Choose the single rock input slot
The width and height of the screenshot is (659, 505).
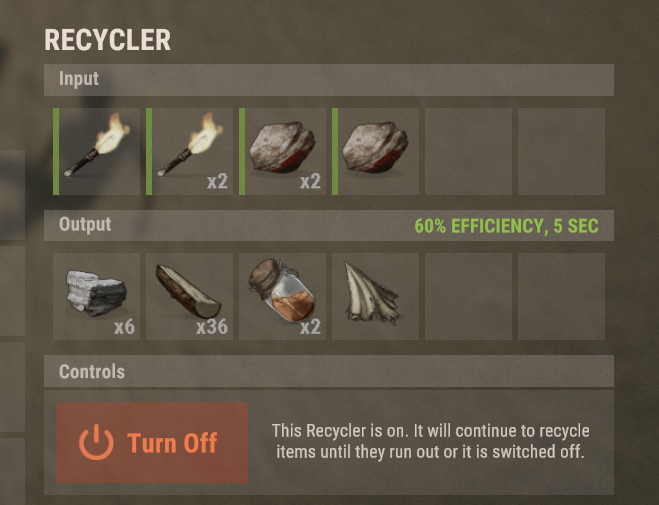[x=376, y=151]
